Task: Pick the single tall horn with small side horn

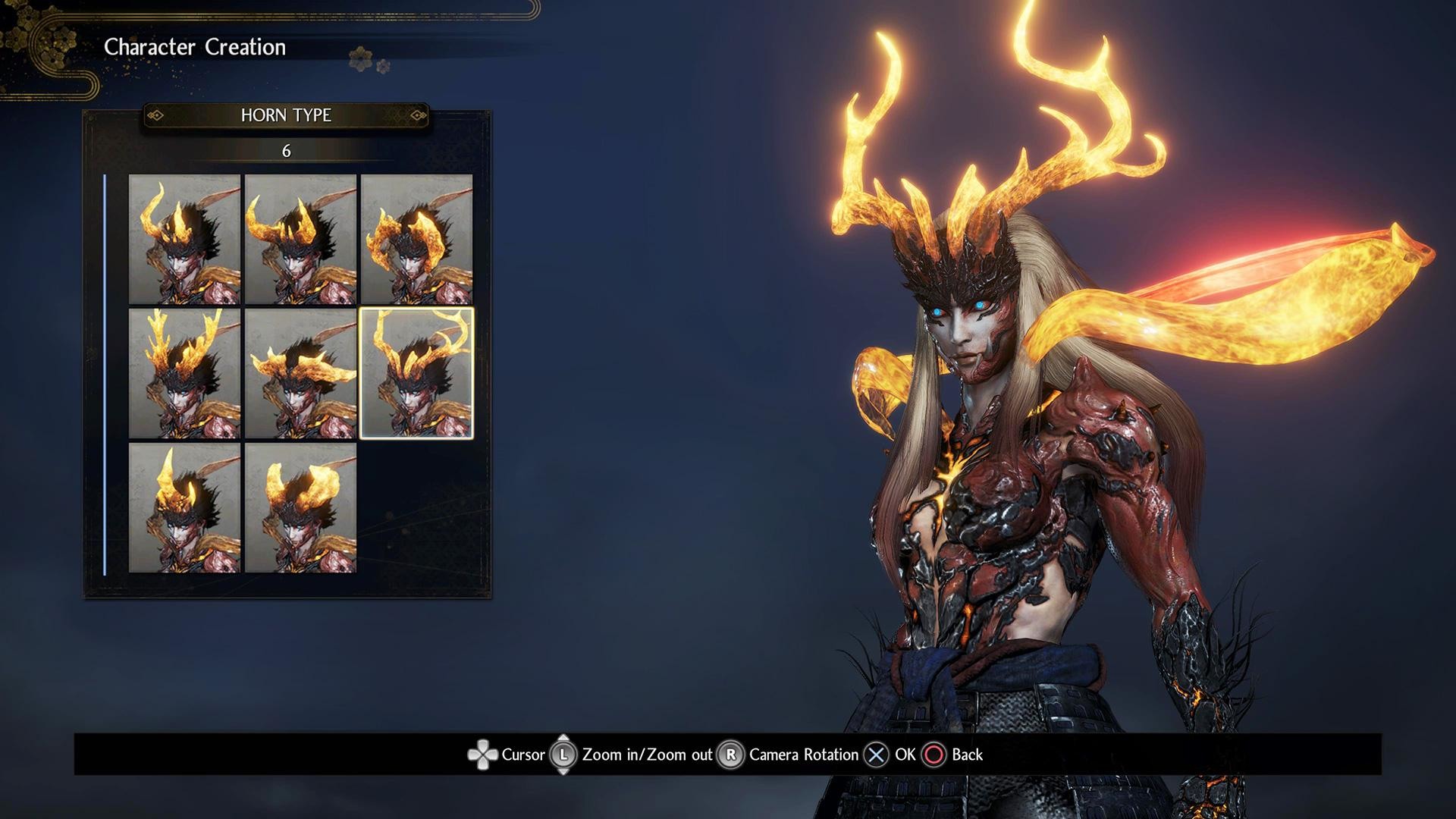Action: [x=184, y=507]
